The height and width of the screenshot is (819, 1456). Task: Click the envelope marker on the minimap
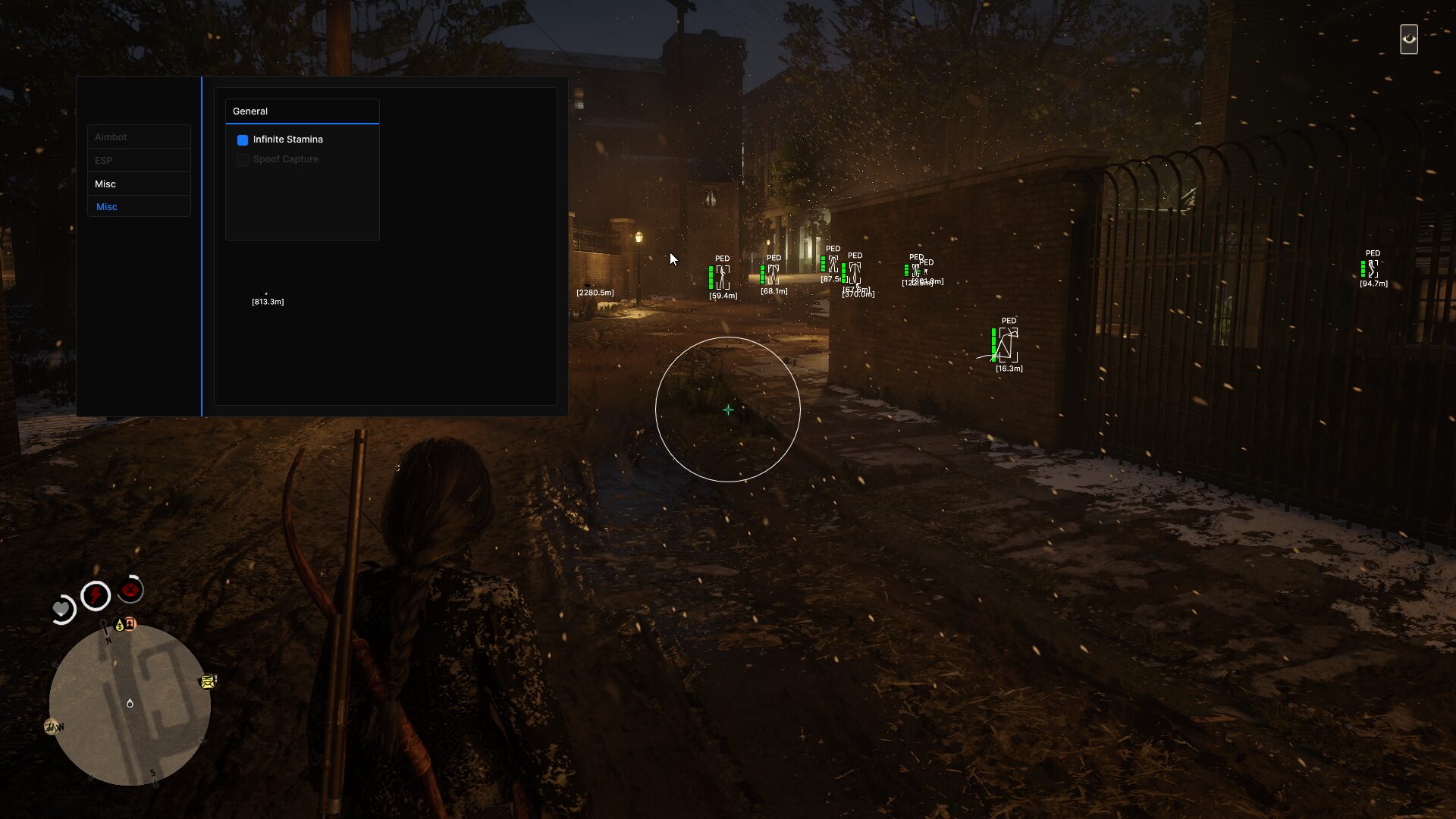pyautogui.click(x=207, y=682)
